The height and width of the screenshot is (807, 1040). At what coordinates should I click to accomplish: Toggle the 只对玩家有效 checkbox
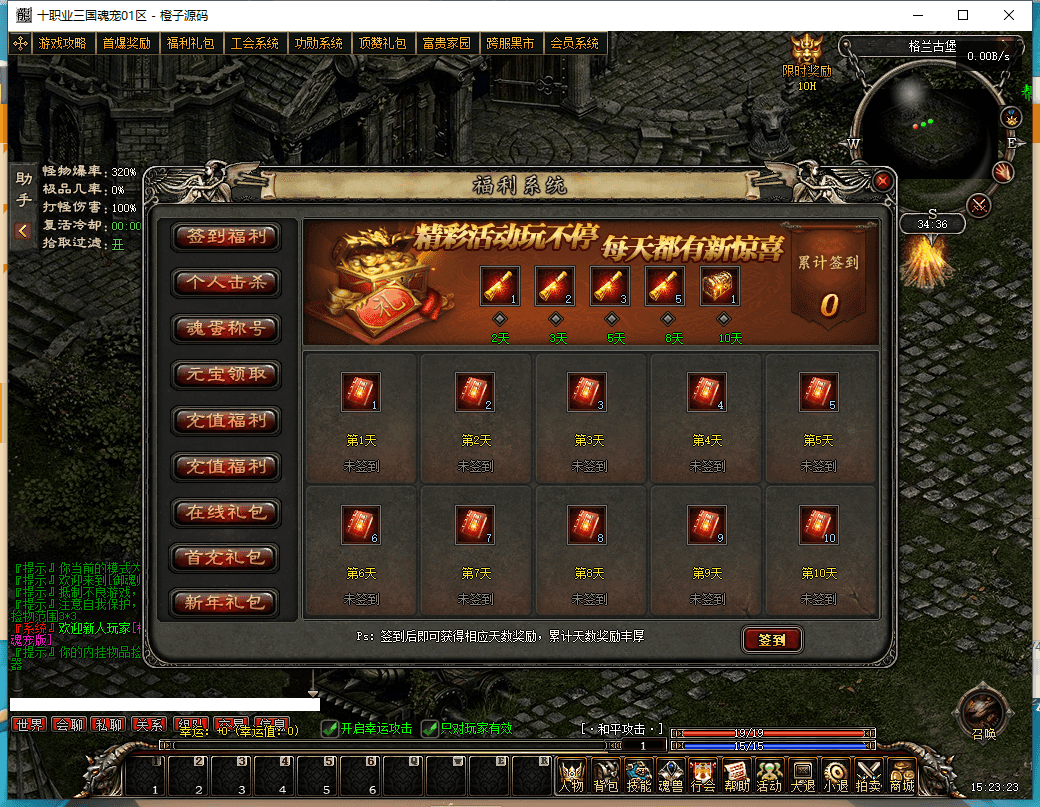[x=430, y=728]
